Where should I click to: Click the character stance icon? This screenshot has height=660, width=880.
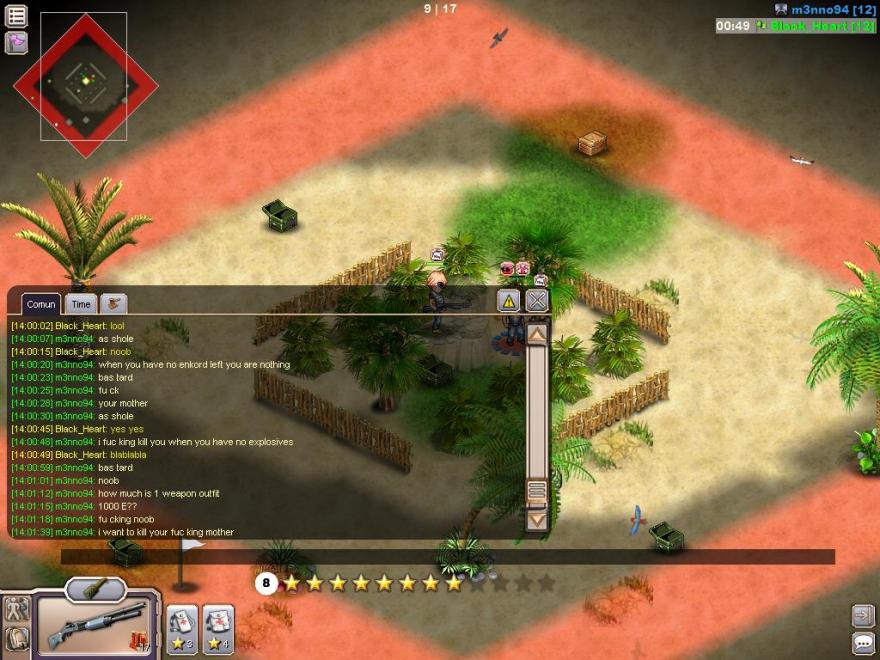(16, 609)
